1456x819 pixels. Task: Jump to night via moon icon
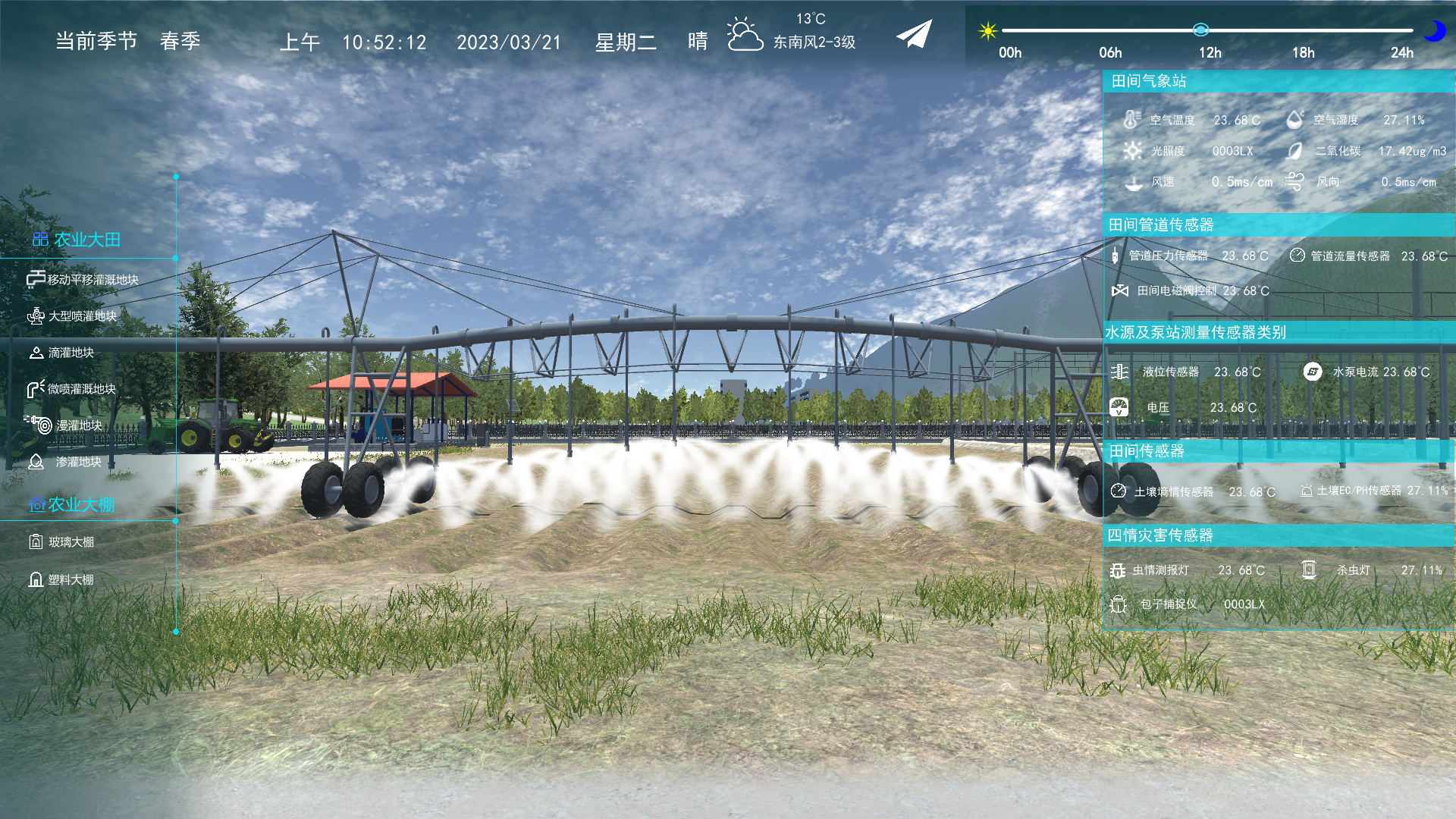point(1433,30)
